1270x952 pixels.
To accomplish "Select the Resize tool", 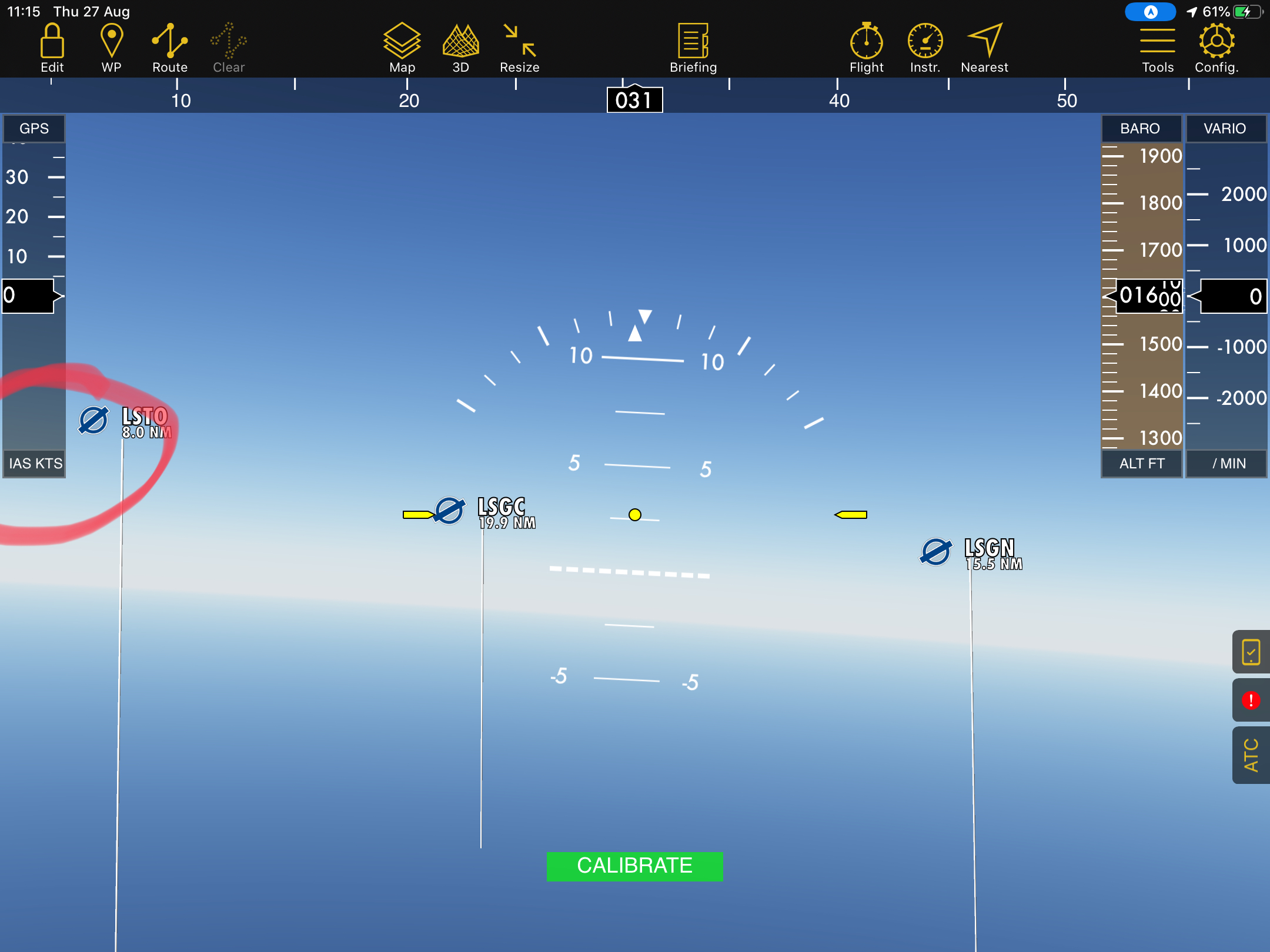I will (x=520, y=48).
